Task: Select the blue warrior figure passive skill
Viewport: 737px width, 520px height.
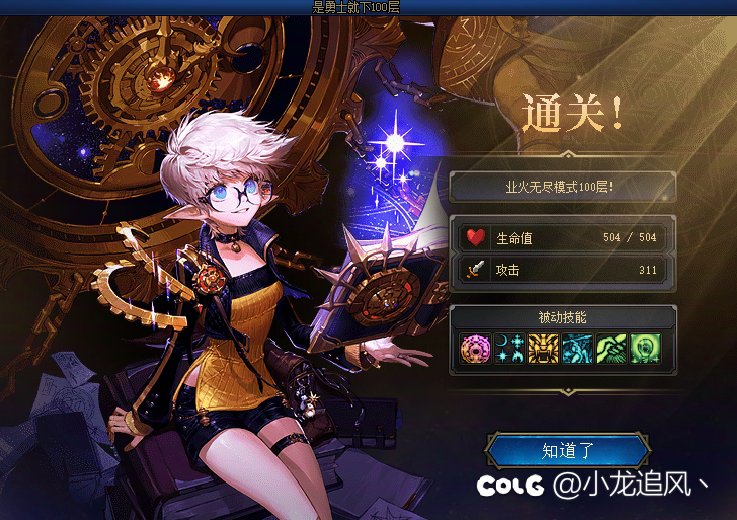Action: tap(577, 348)
